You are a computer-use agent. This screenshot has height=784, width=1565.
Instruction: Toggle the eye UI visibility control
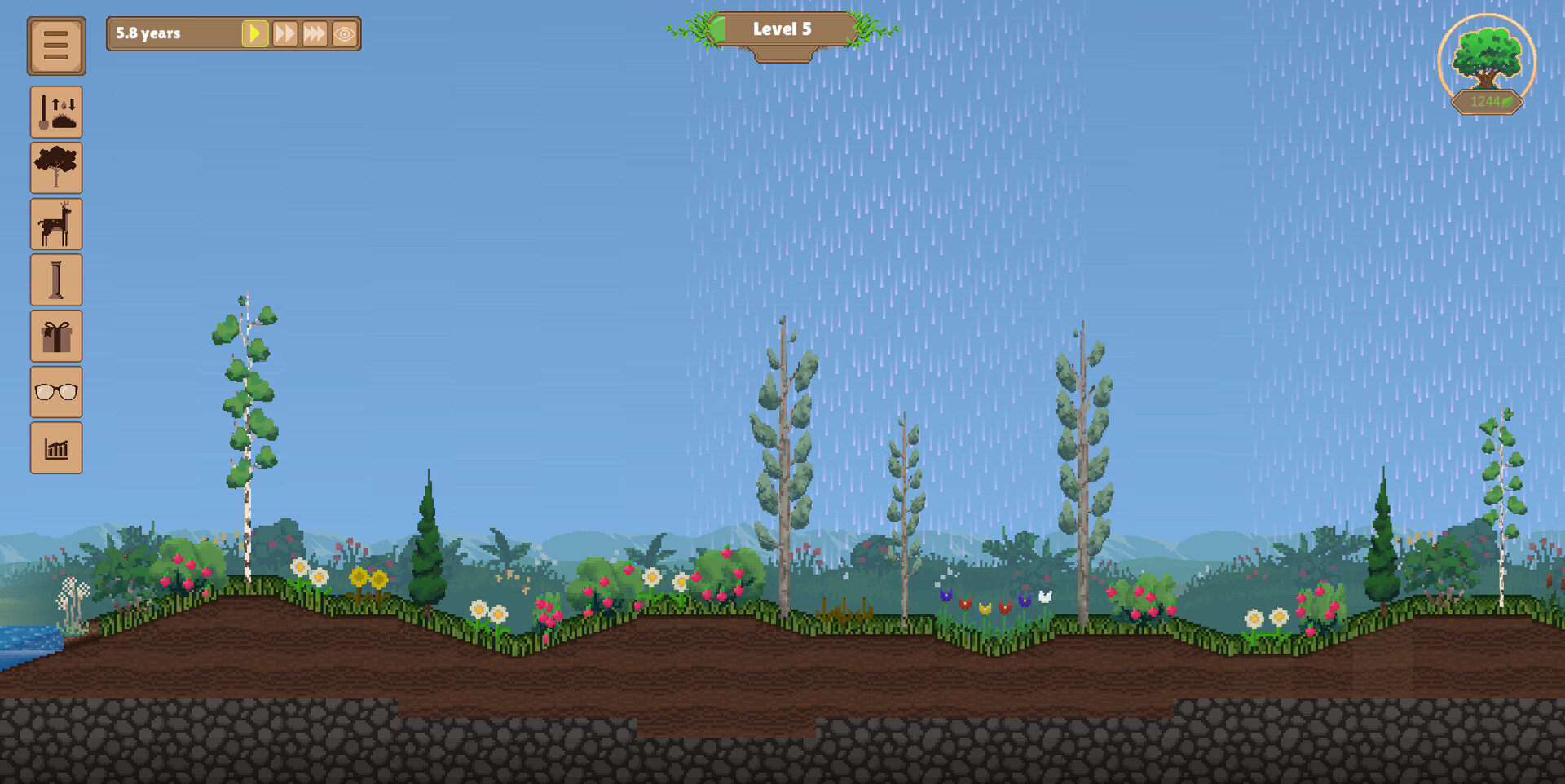pyautogui.click(x=346, y=33)
